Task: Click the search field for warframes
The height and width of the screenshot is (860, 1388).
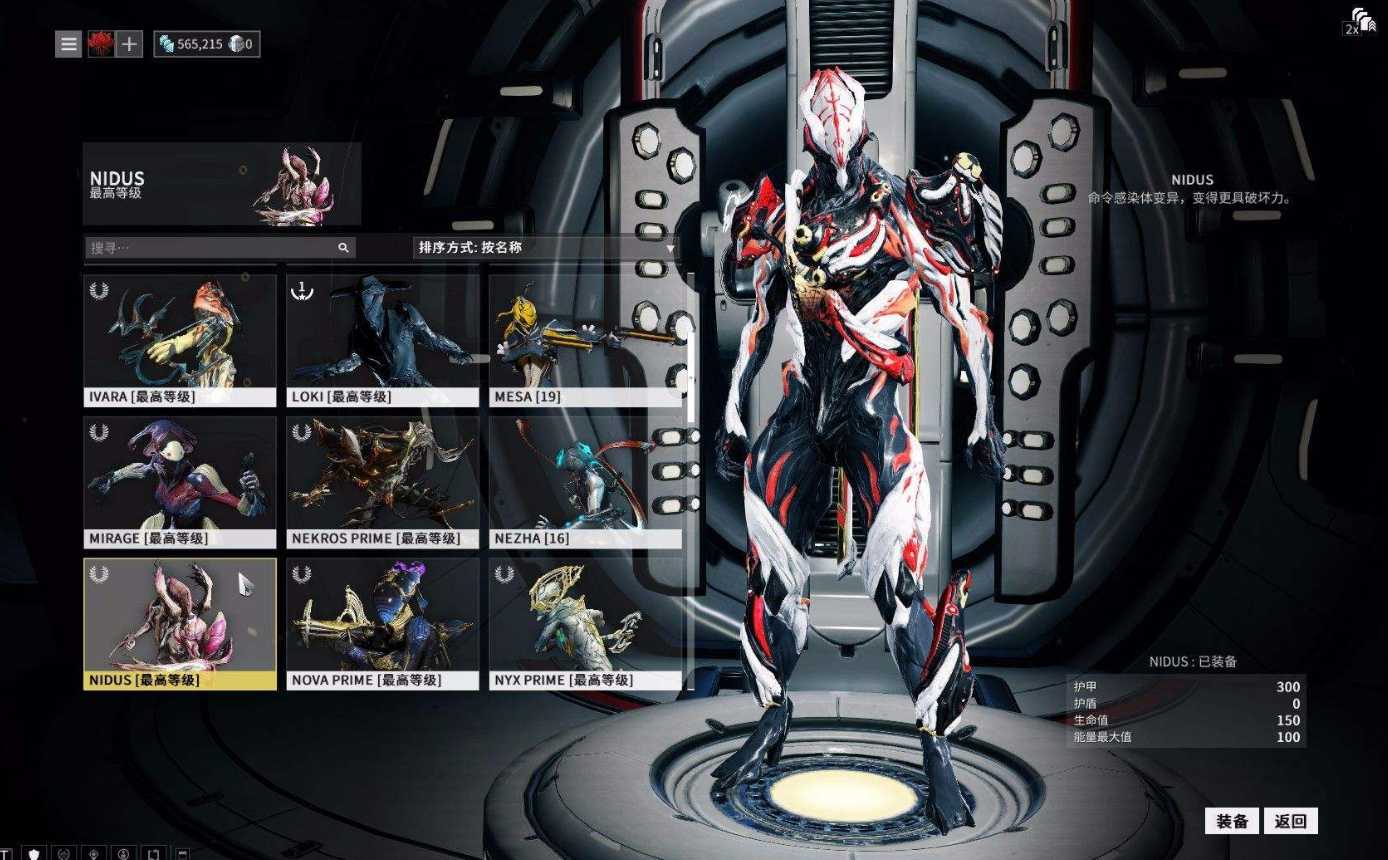Action: (212, 247)
